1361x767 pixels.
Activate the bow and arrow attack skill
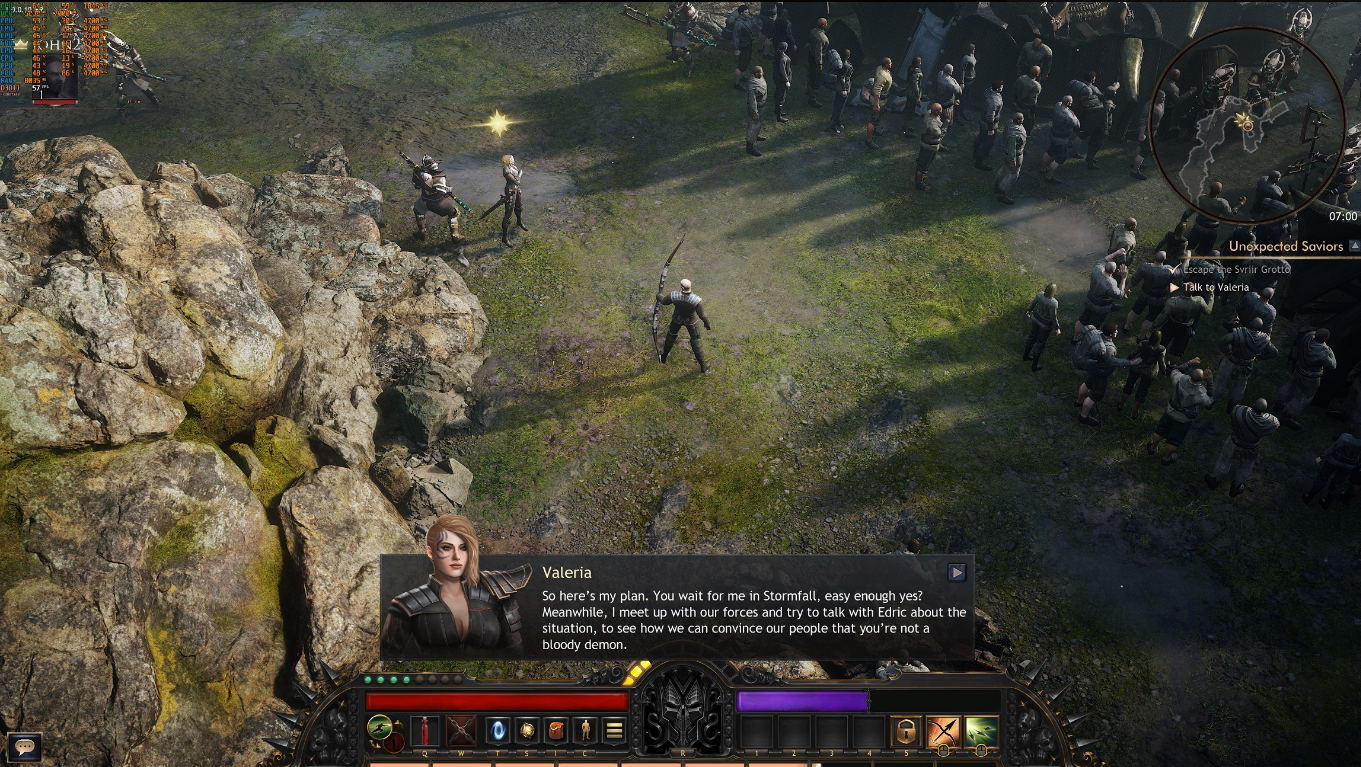(x=943, y=731)
